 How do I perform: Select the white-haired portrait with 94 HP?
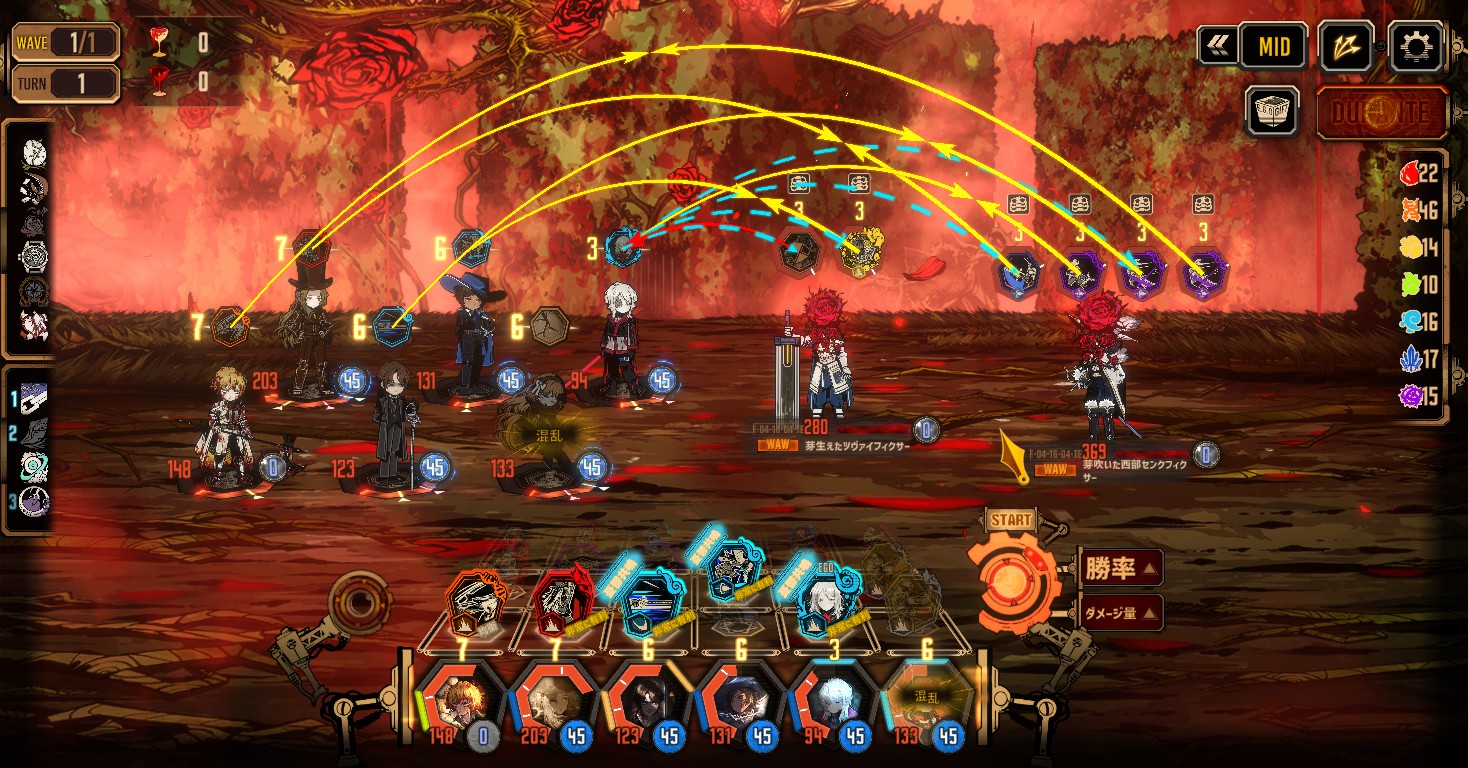pyautogui.click(x=830, y=701)
